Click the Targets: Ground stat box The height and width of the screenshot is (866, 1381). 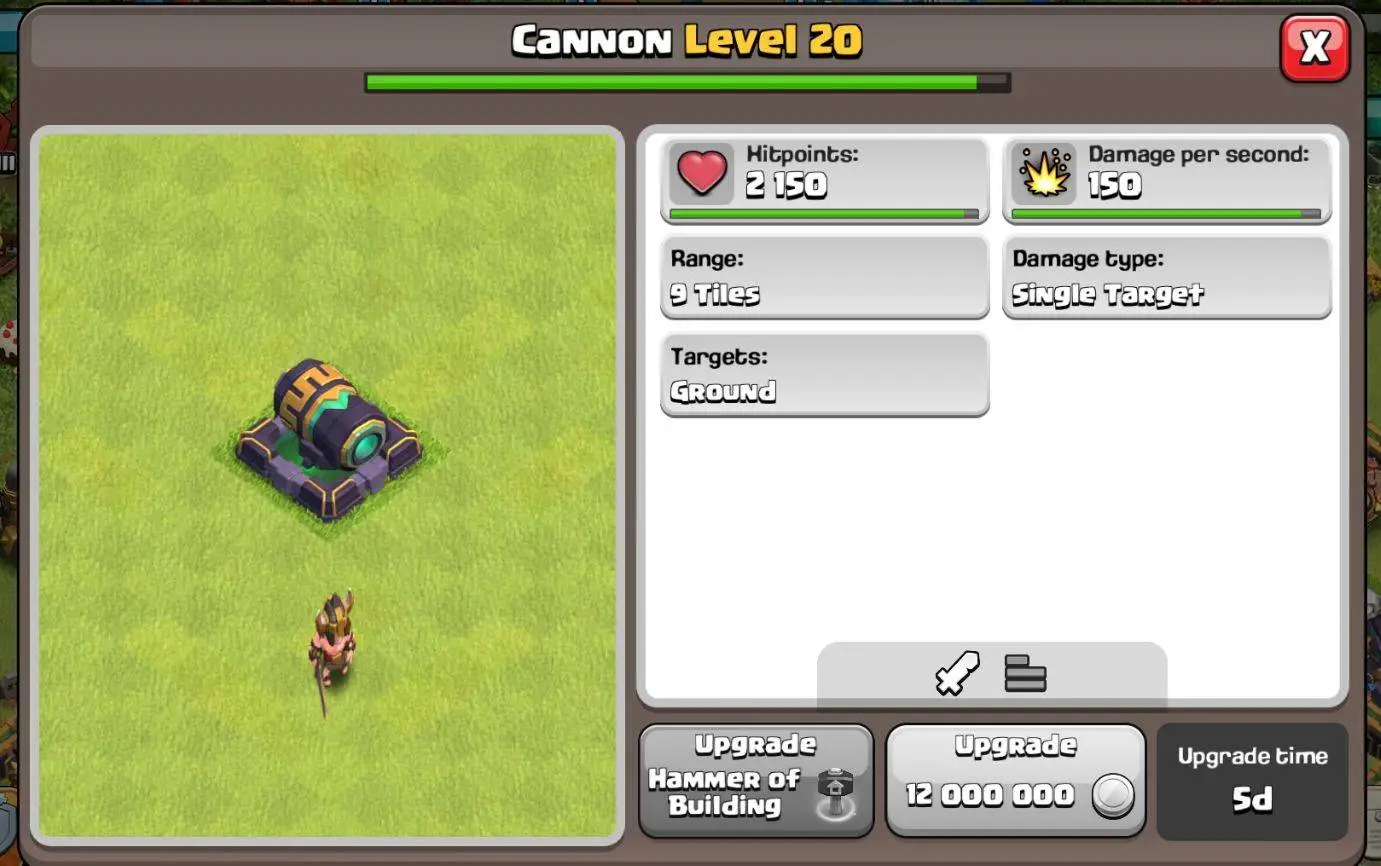[x=824, y=374]
